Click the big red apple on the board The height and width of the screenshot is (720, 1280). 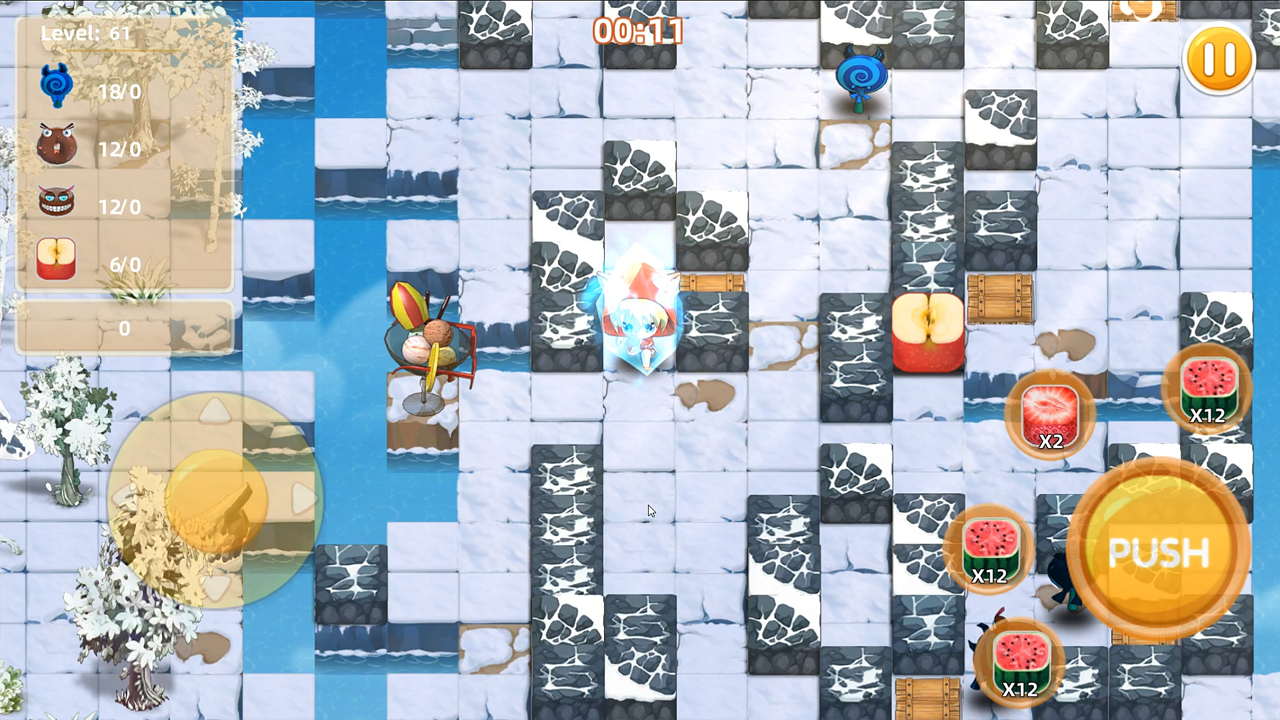pyautogui.click(x=928, y=330)
